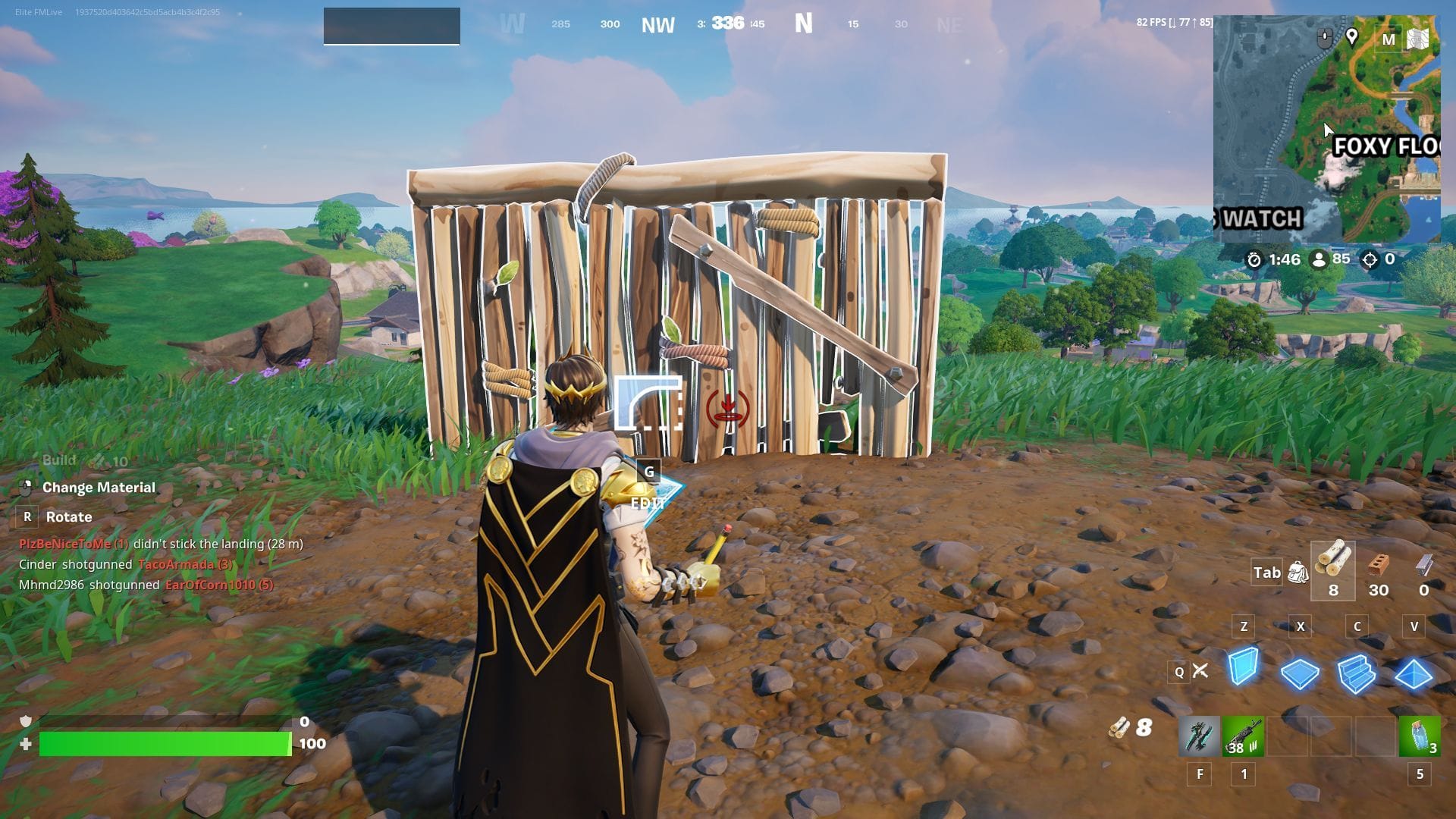This screenshot has height=819, width=1456.
Task: Select the green assault rifle slot
Action: click(x=1243, y=736)
